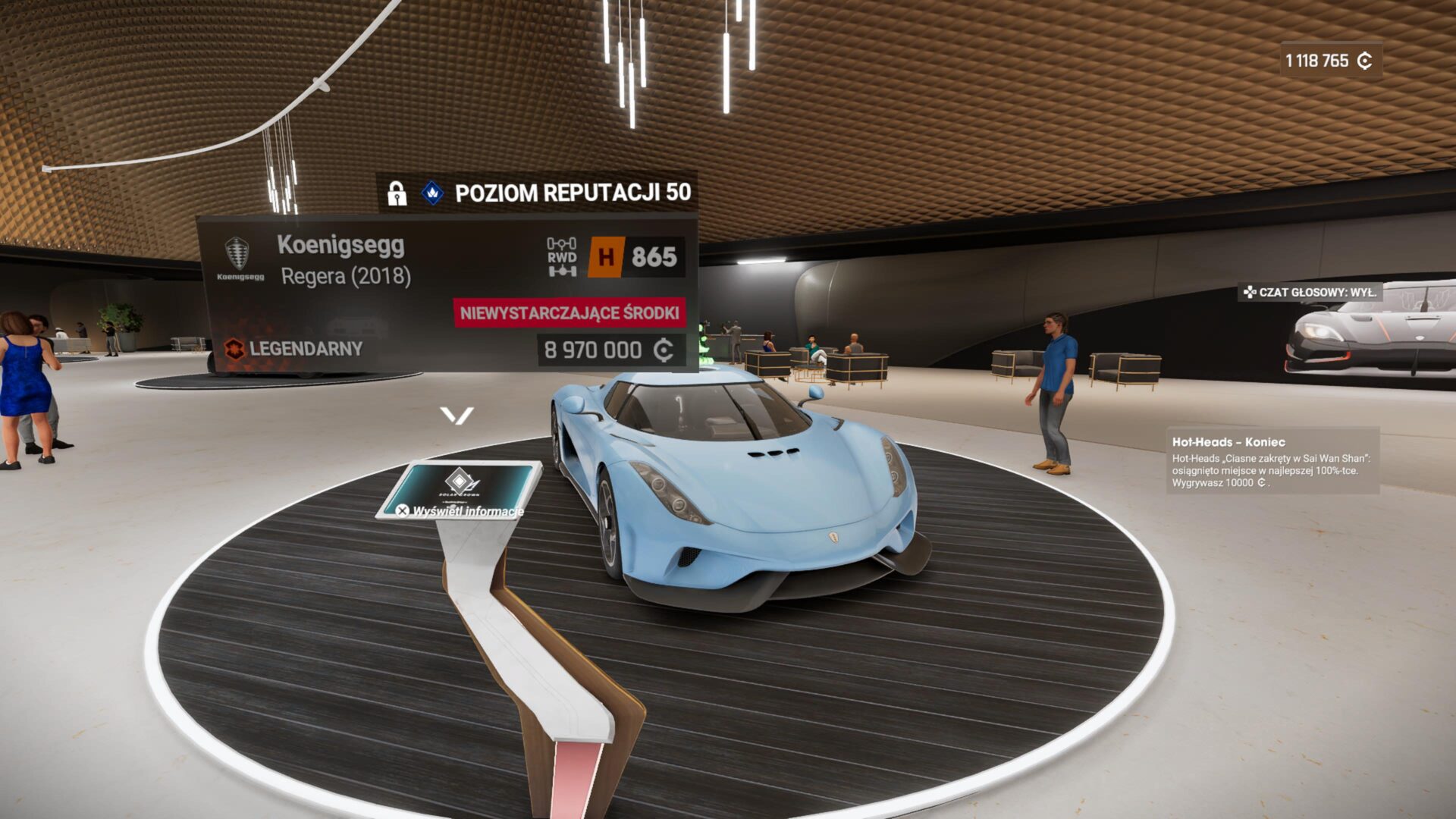The height and width of the screenshot is (819, 1456).
Task: Click the Niewystarczające środki red badge
Action: (x=570, y=313)
